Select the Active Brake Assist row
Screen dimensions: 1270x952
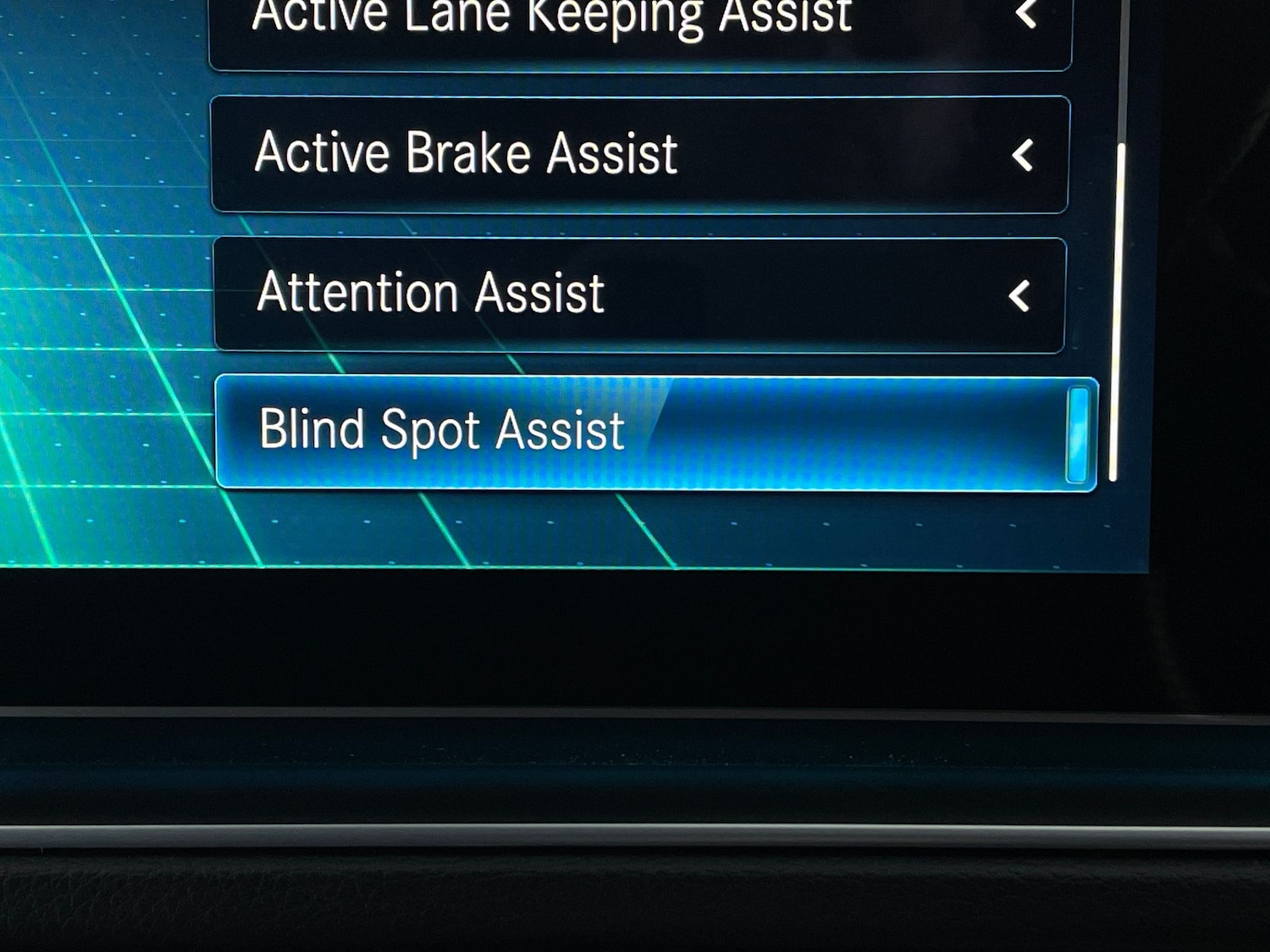[x=639, y=154]
